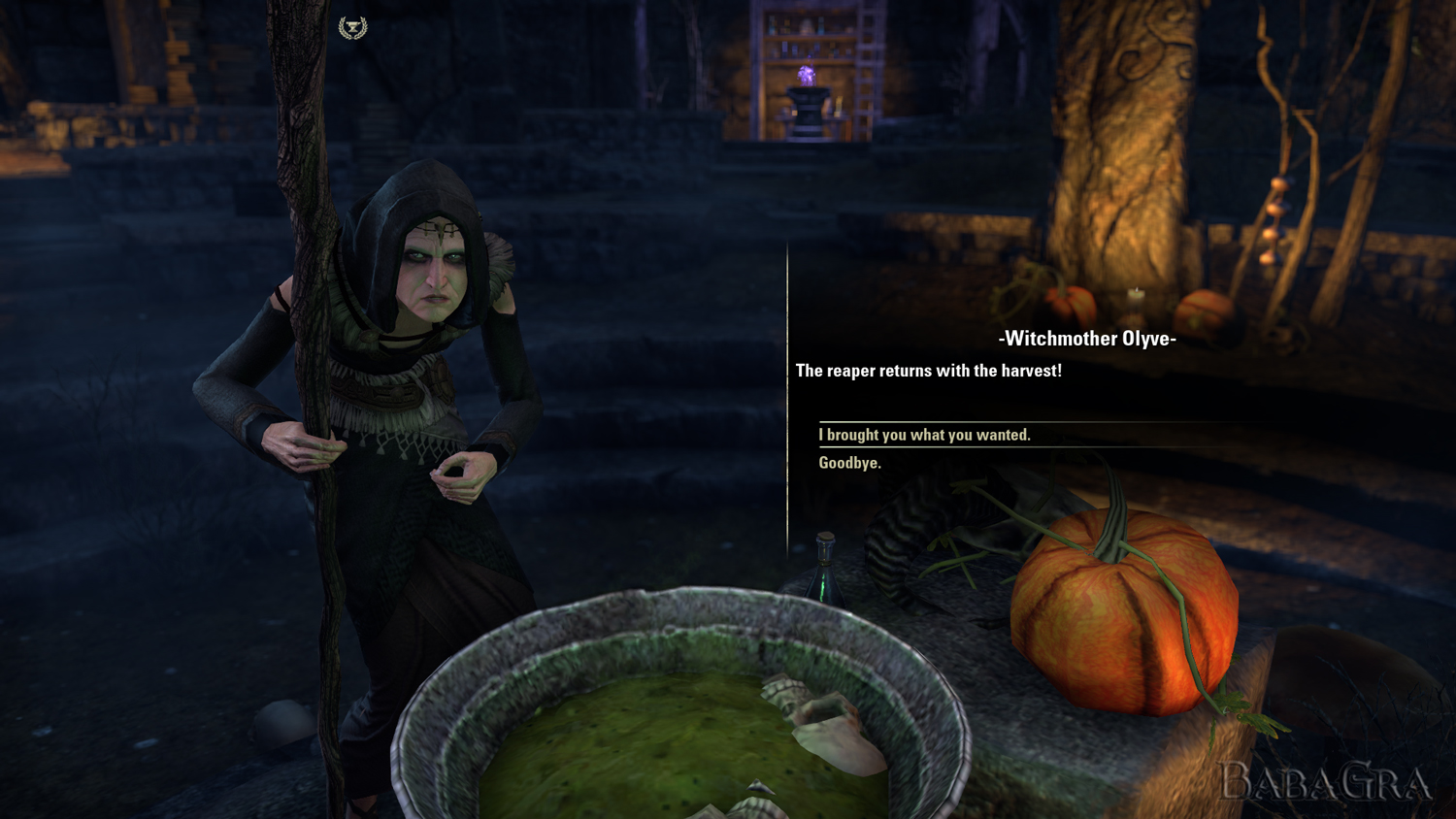Screen dimensions: 1456x819
Task: Select the "Goodbye." dialogue option
Action: coord(849,463)
